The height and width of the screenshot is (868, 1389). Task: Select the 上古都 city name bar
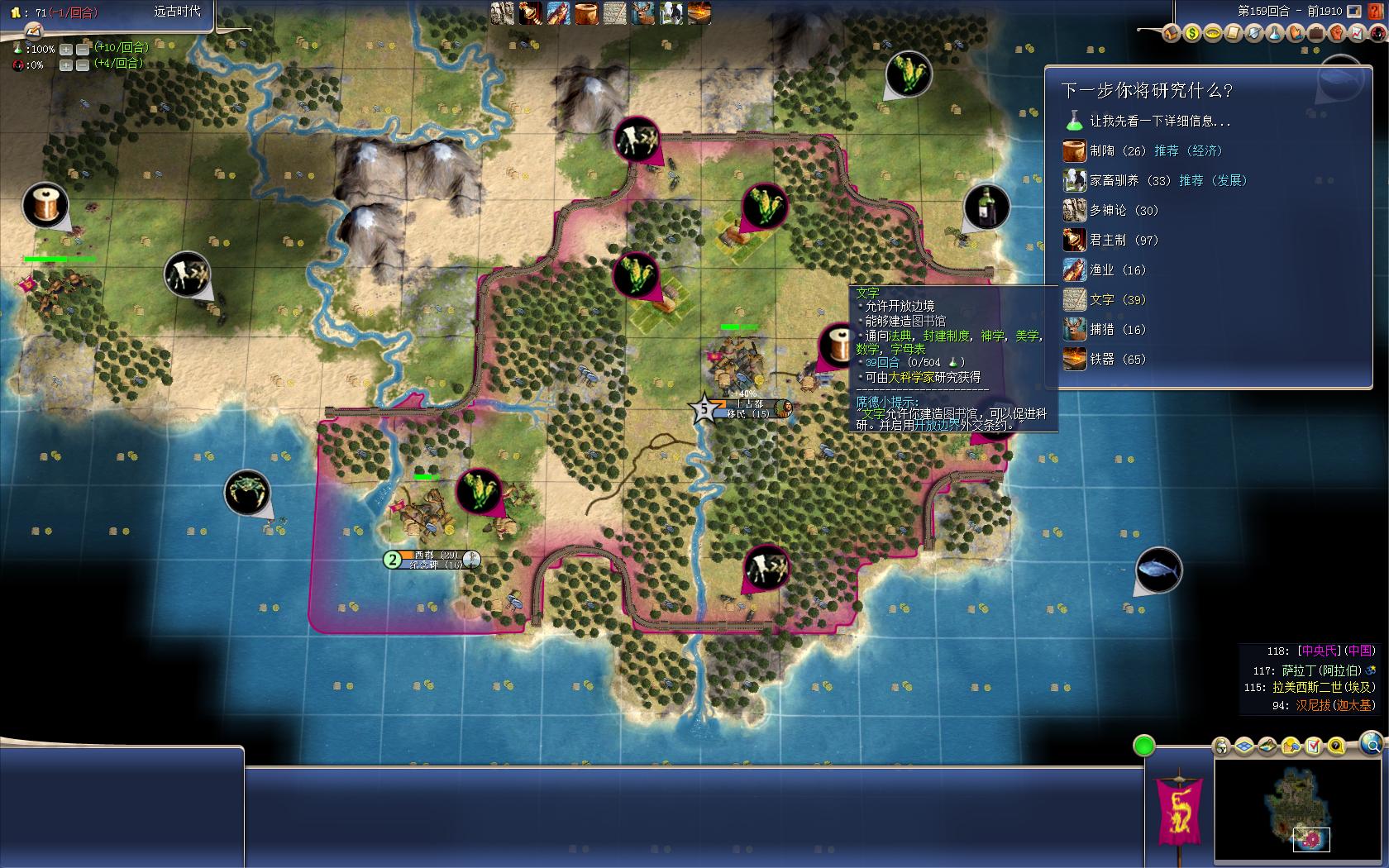(749, 404)
